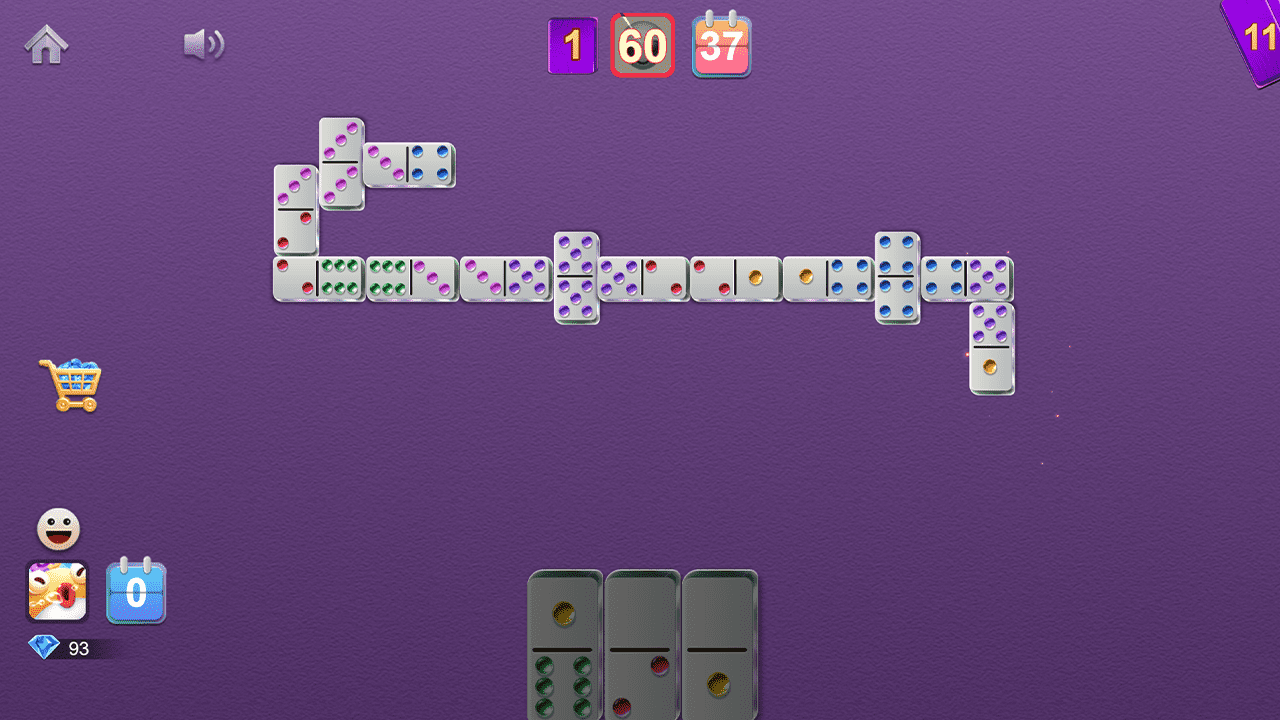Tap the bomb timer showing 60

pyautogui.click(x=643, y=45)
